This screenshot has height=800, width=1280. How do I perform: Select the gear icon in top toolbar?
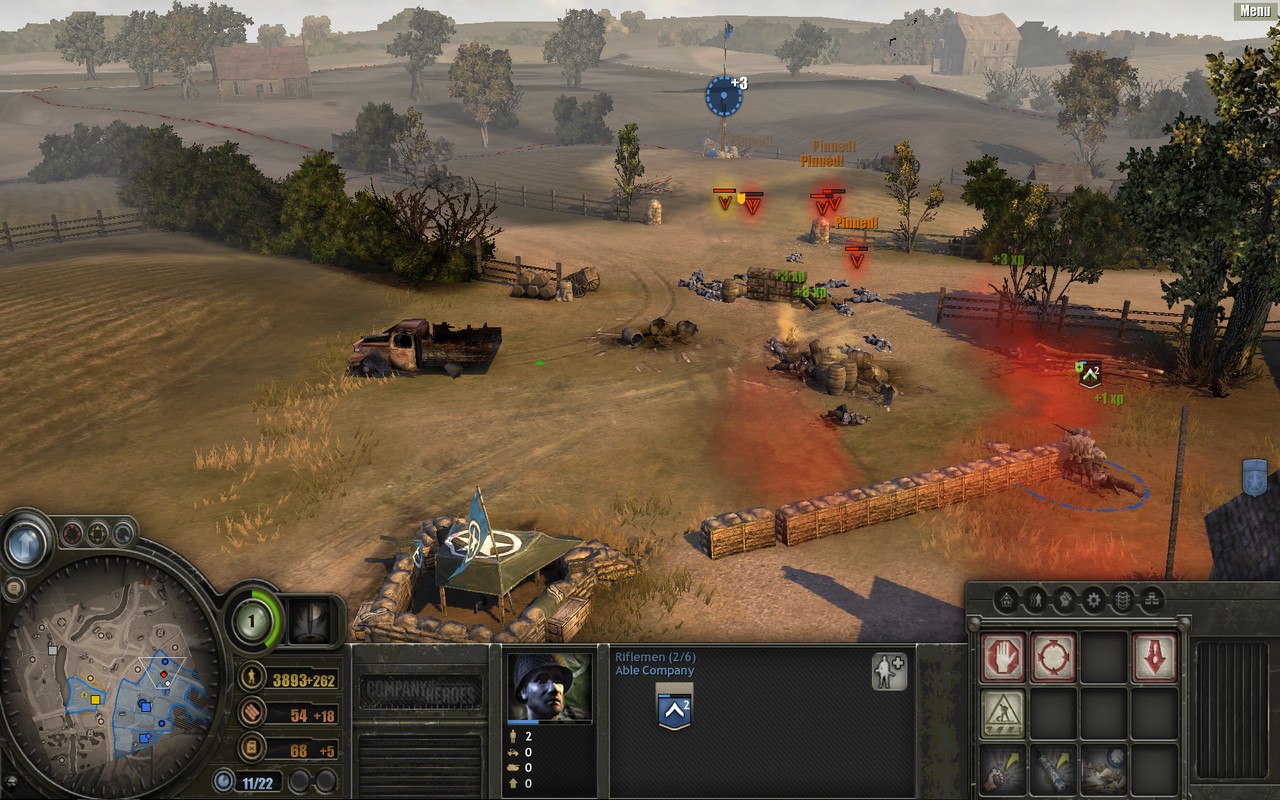click(1094, 600)
